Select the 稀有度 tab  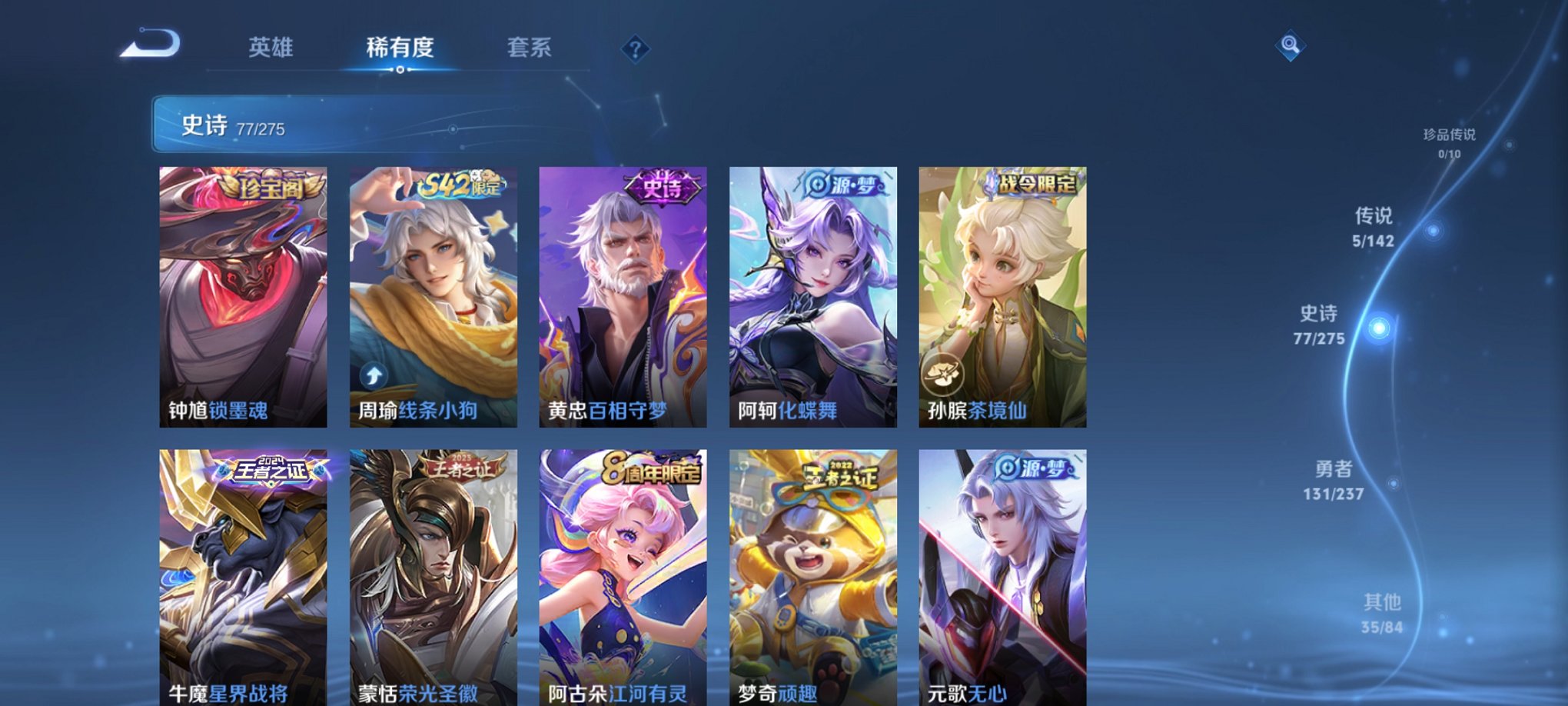click(x=400, y=48)
